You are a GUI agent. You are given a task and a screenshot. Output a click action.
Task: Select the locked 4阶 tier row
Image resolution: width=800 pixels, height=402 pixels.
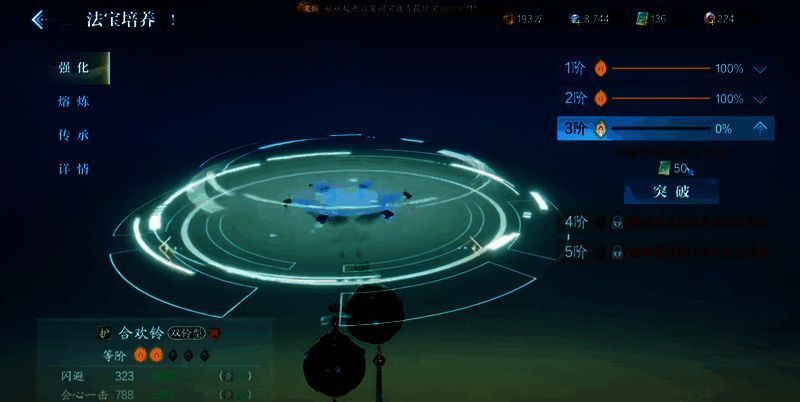[665, 222]
